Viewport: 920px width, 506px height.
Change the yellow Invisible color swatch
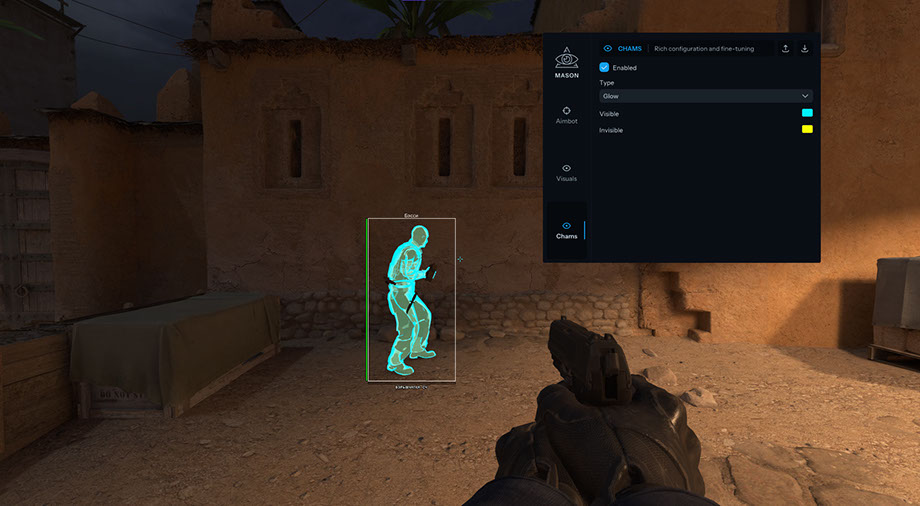(806, 130)
